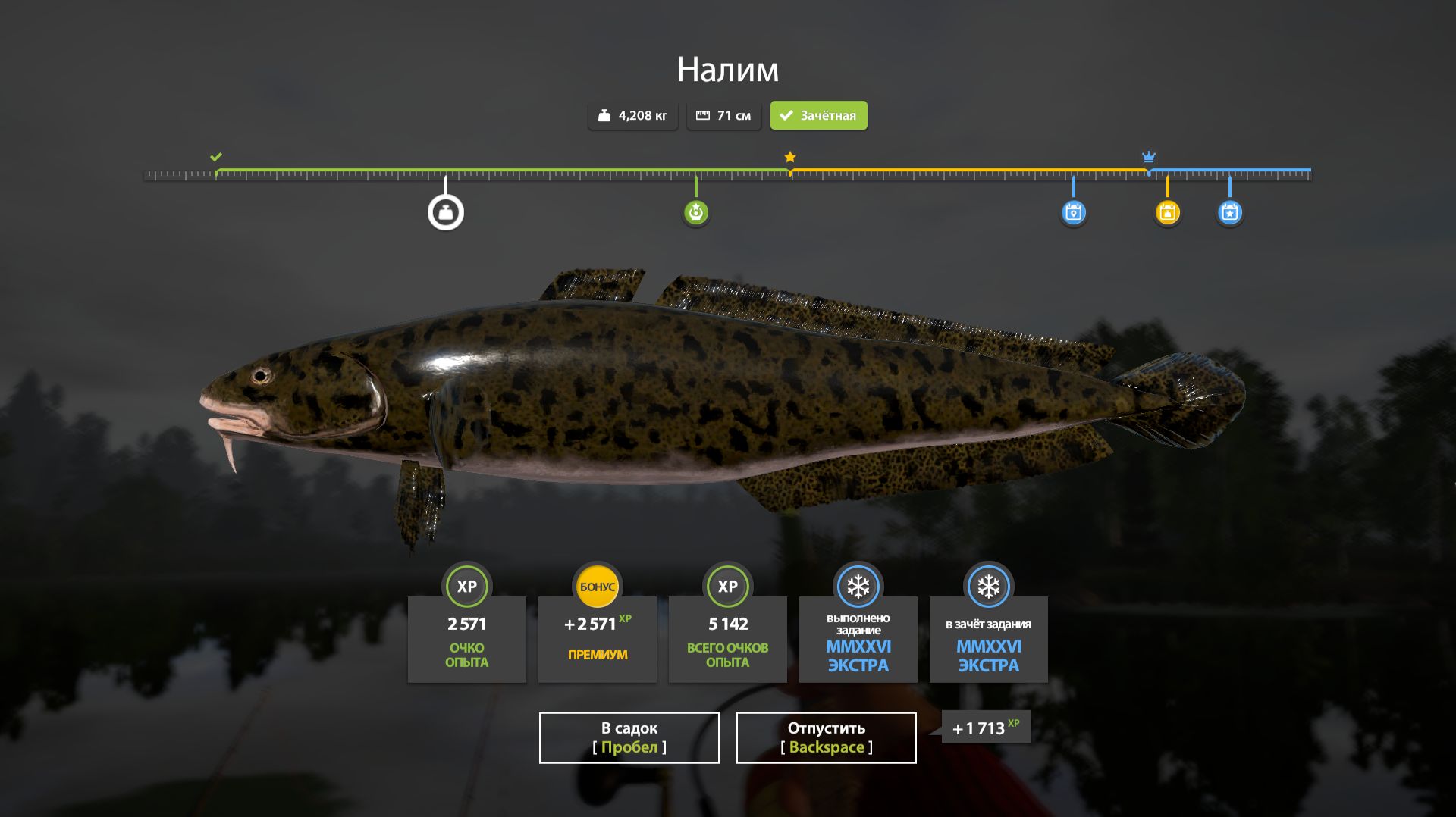The height and width of the screenshot is (817, 1456).
Task: Open the в зачёт задания MMXXVI ЭКСТРА tile
Action: [x=988, y=639]
